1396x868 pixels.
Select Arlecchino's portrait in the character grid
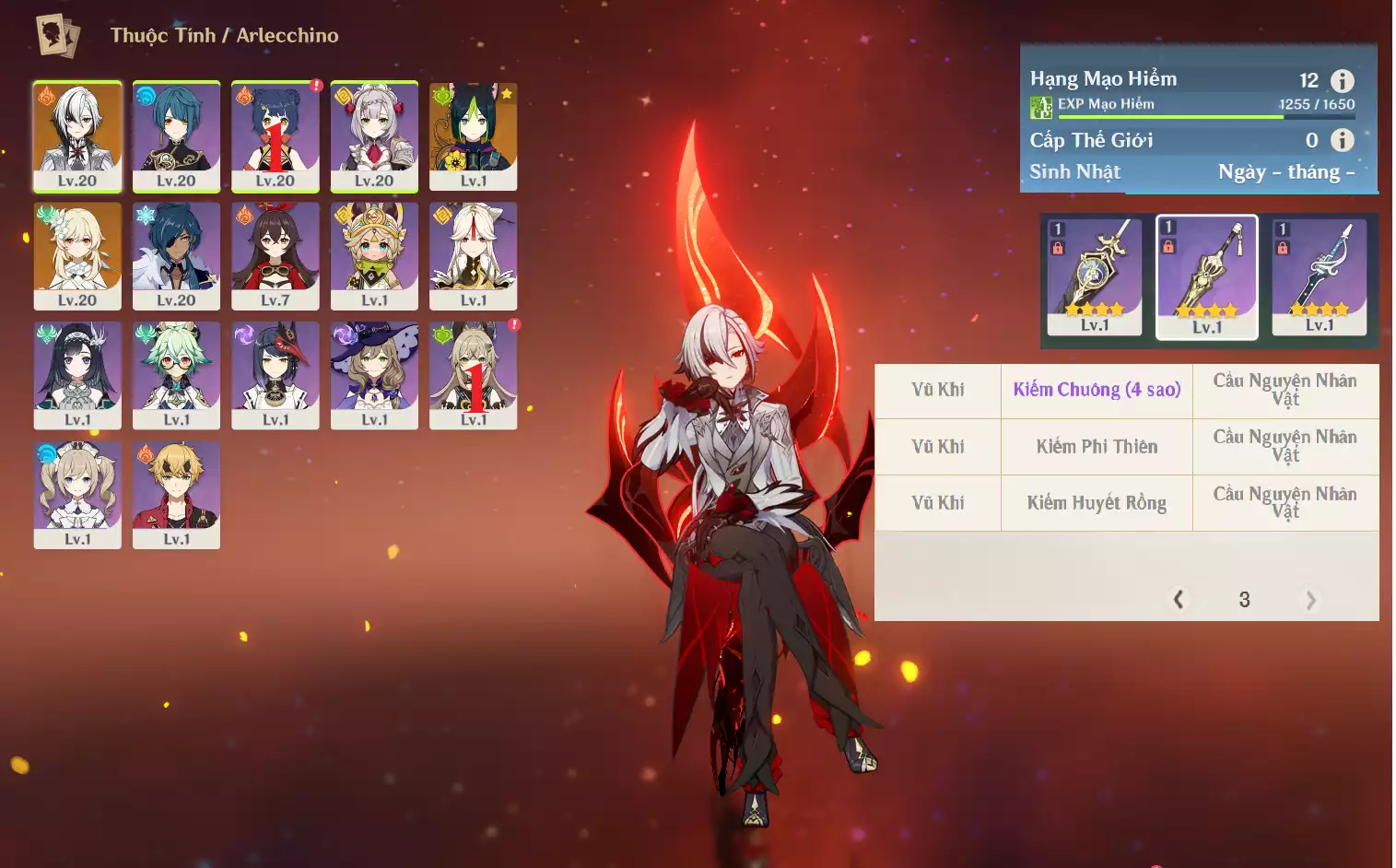(x=77, y=135)
